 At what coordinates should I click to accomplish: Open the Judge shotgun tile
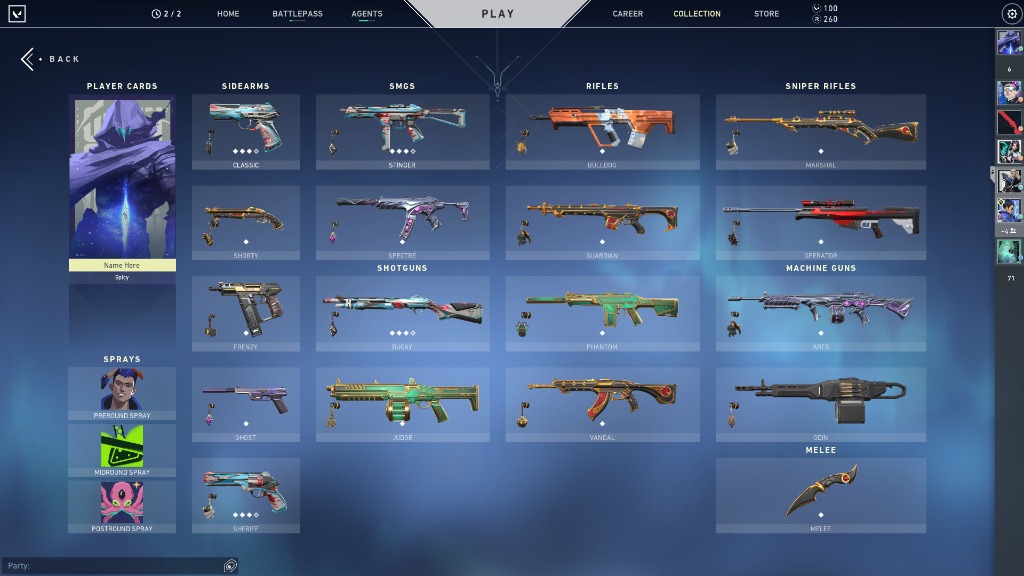pos(403,404)
